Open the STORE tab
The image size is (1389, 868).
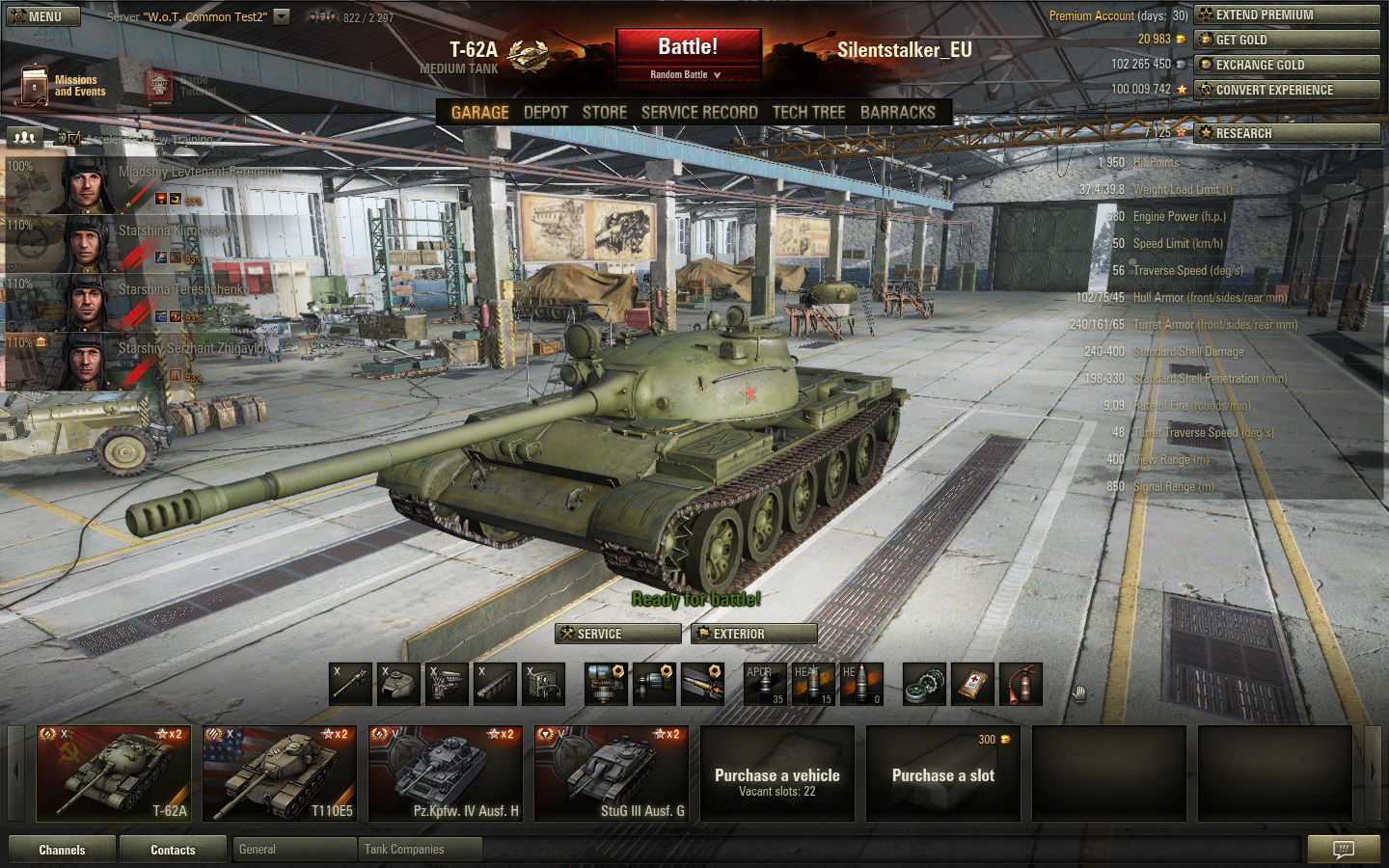tap(605, 112)
